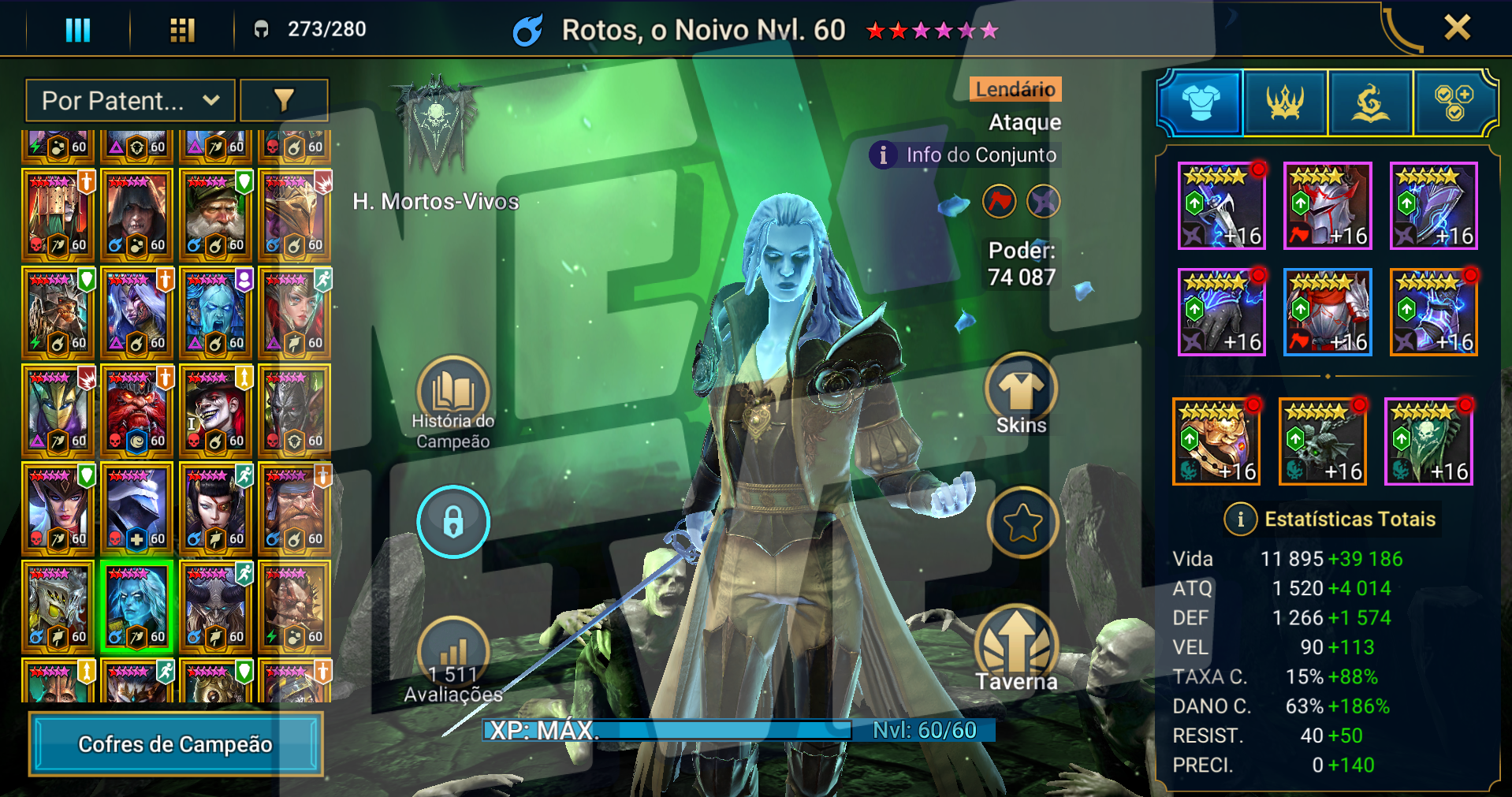Screen dimensions: 1512x797
Task: Open the champion filter funnel button
Action: click(284, 101)
